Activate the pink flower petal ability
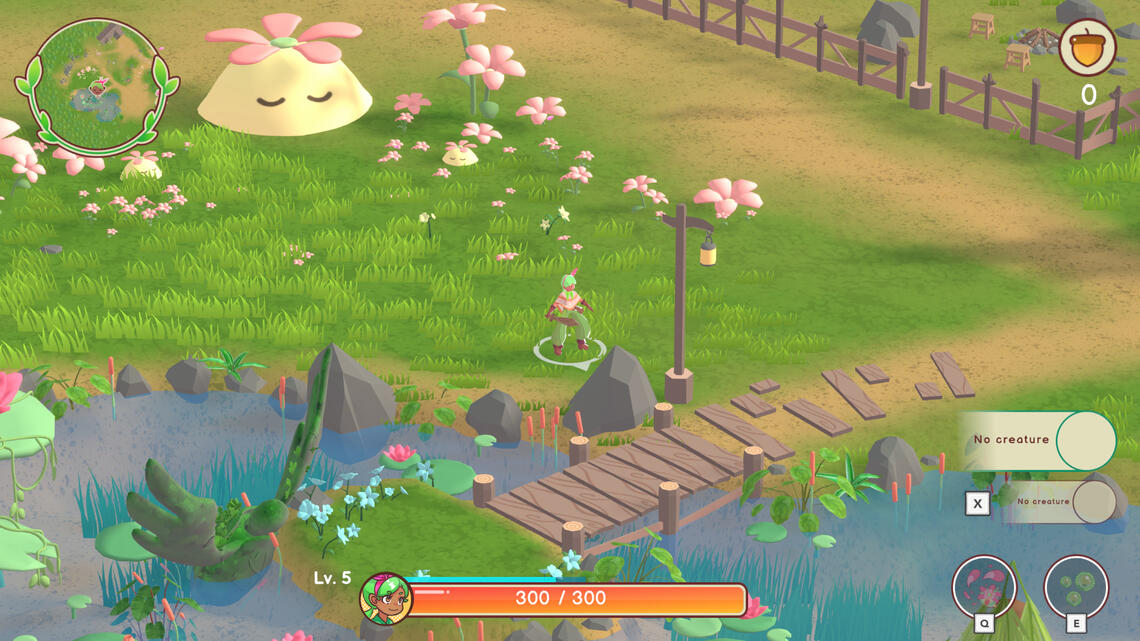This screenshot has width=1140, height=641. (x=984, y=587)
